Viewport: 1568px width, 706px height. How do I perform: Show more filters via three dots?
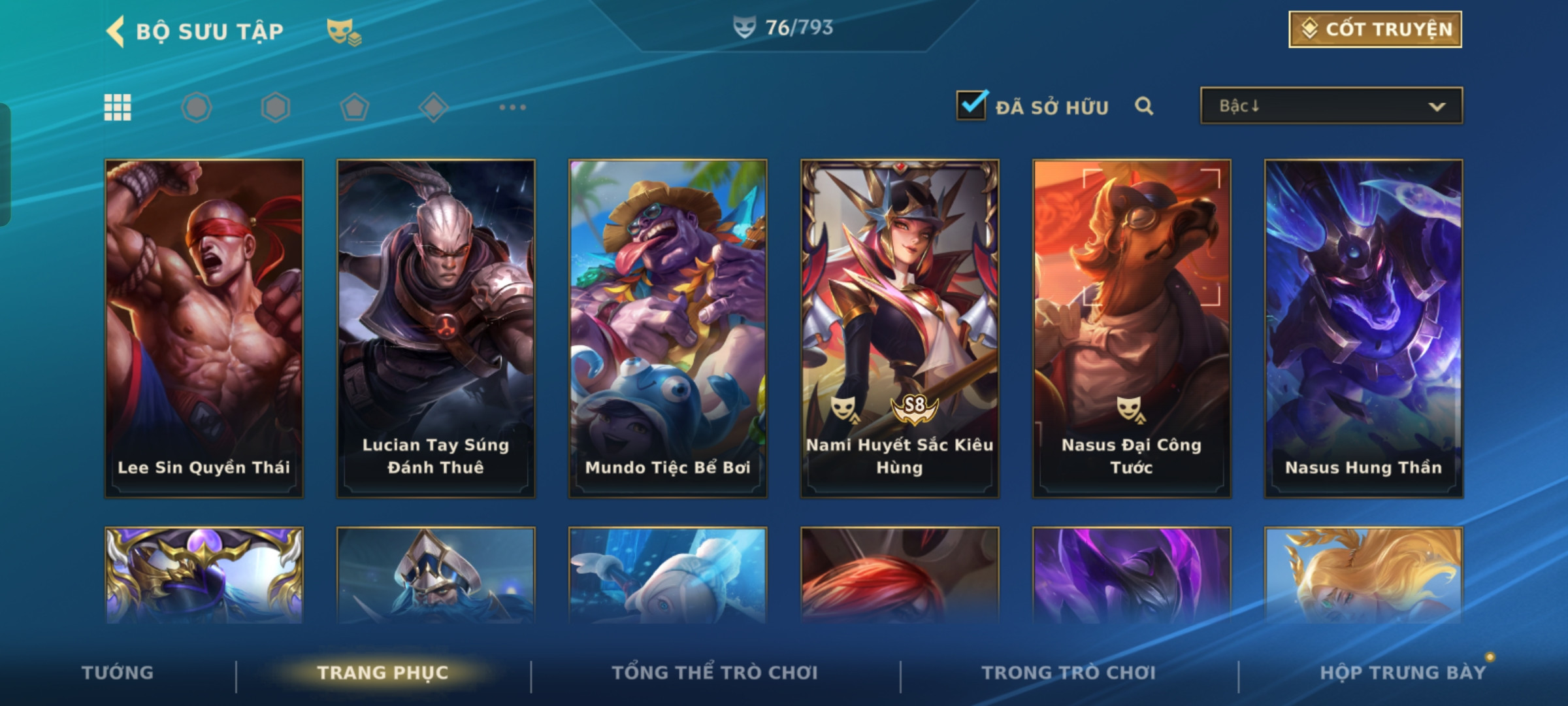[x=512, y=107]
